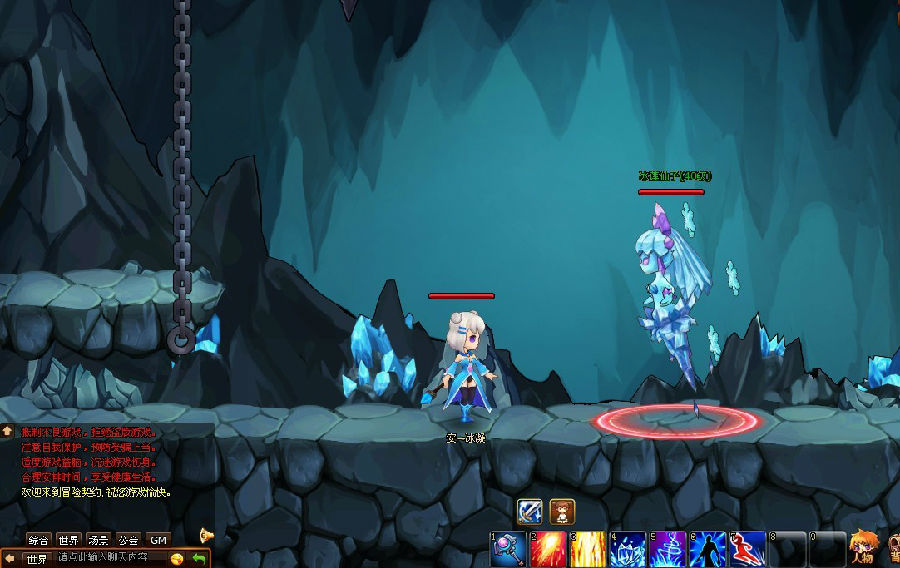
Task: Switch to the 世界 chat tab
Action: click(68, 539)
